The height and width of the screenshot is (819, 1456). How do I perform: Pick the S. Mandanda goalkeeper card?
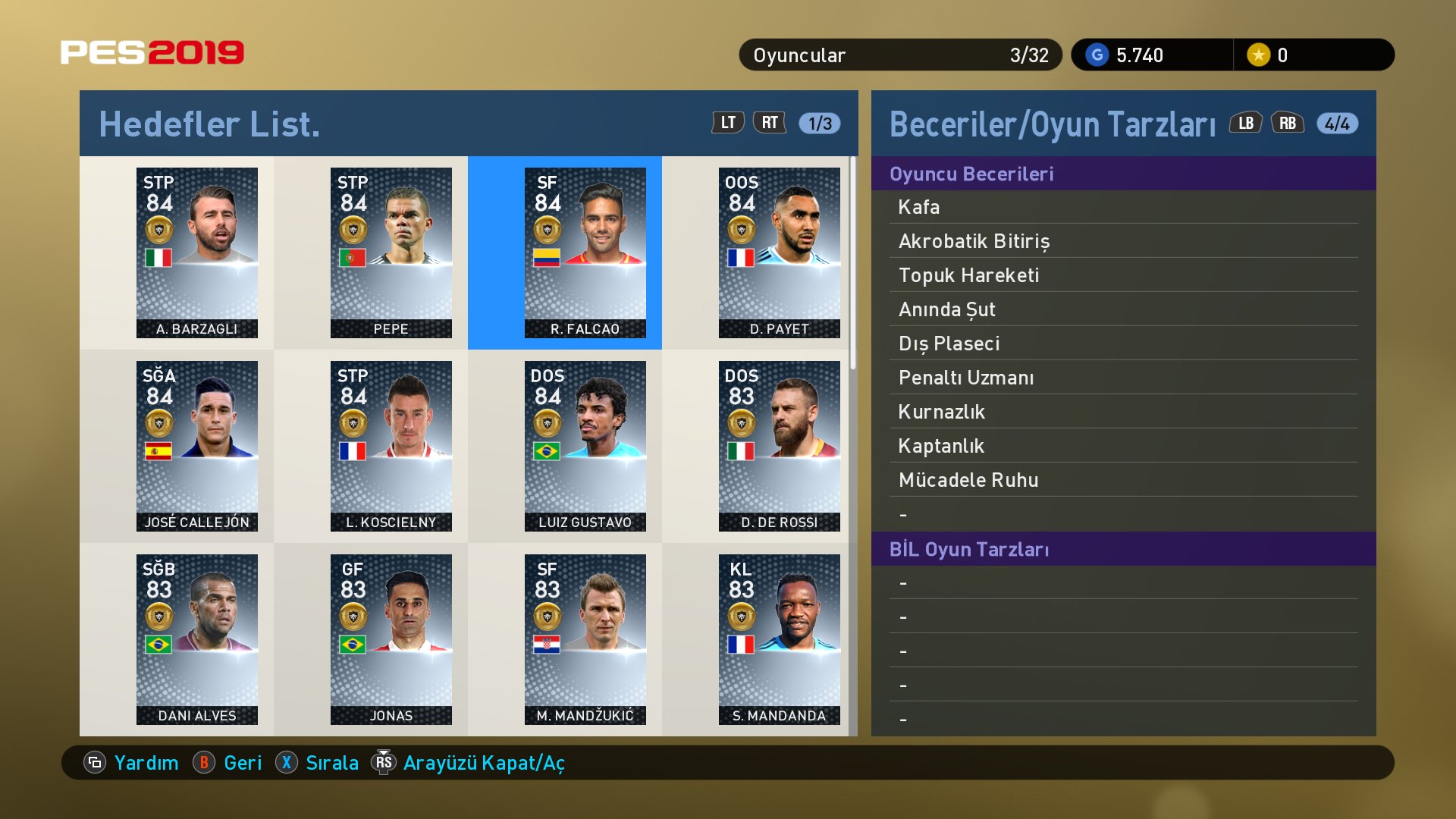click(780, 639)
